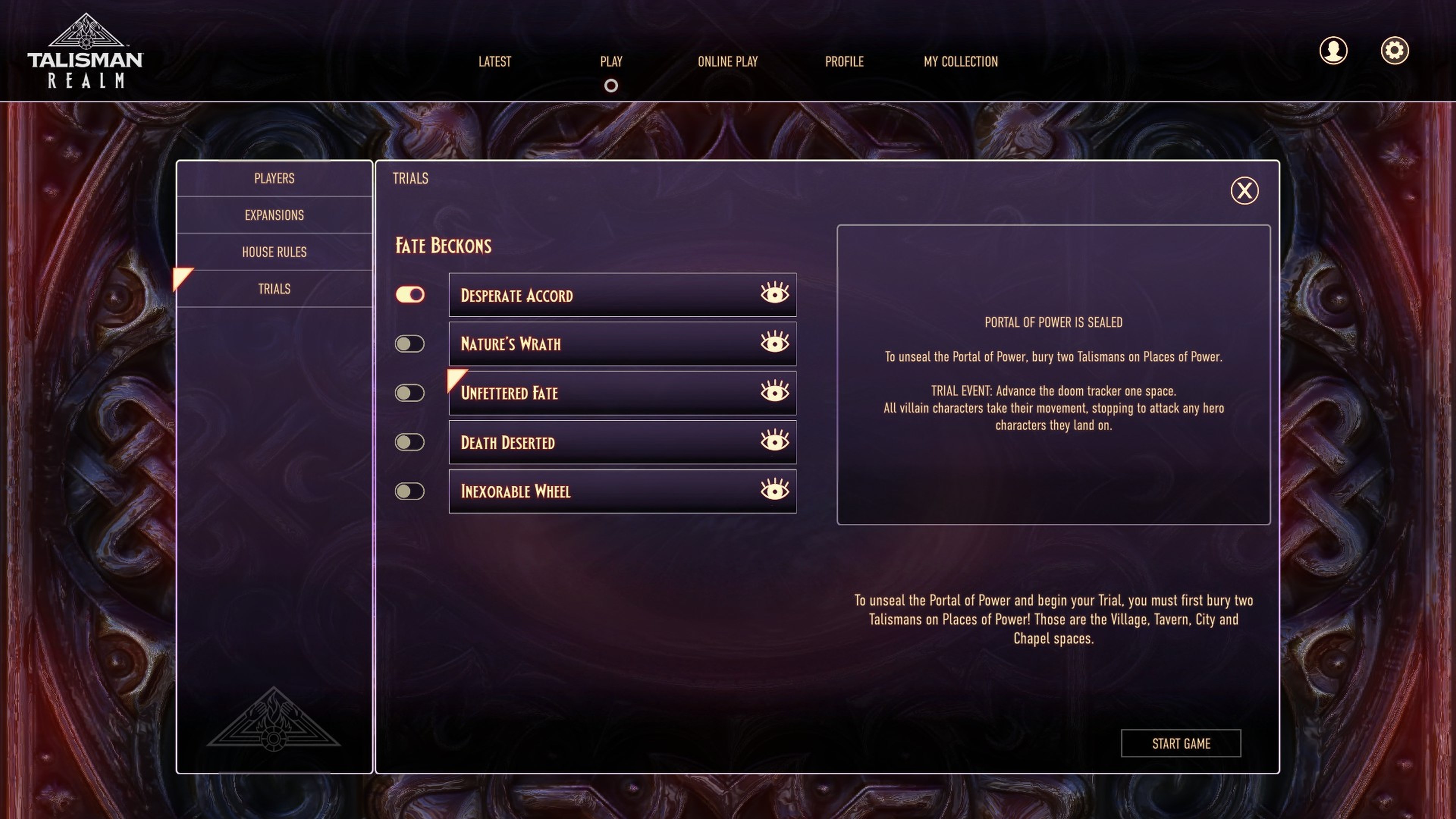Enable the Nature's Wrath trial
This screenshot has height=819, width=1456.
[410, 343]
